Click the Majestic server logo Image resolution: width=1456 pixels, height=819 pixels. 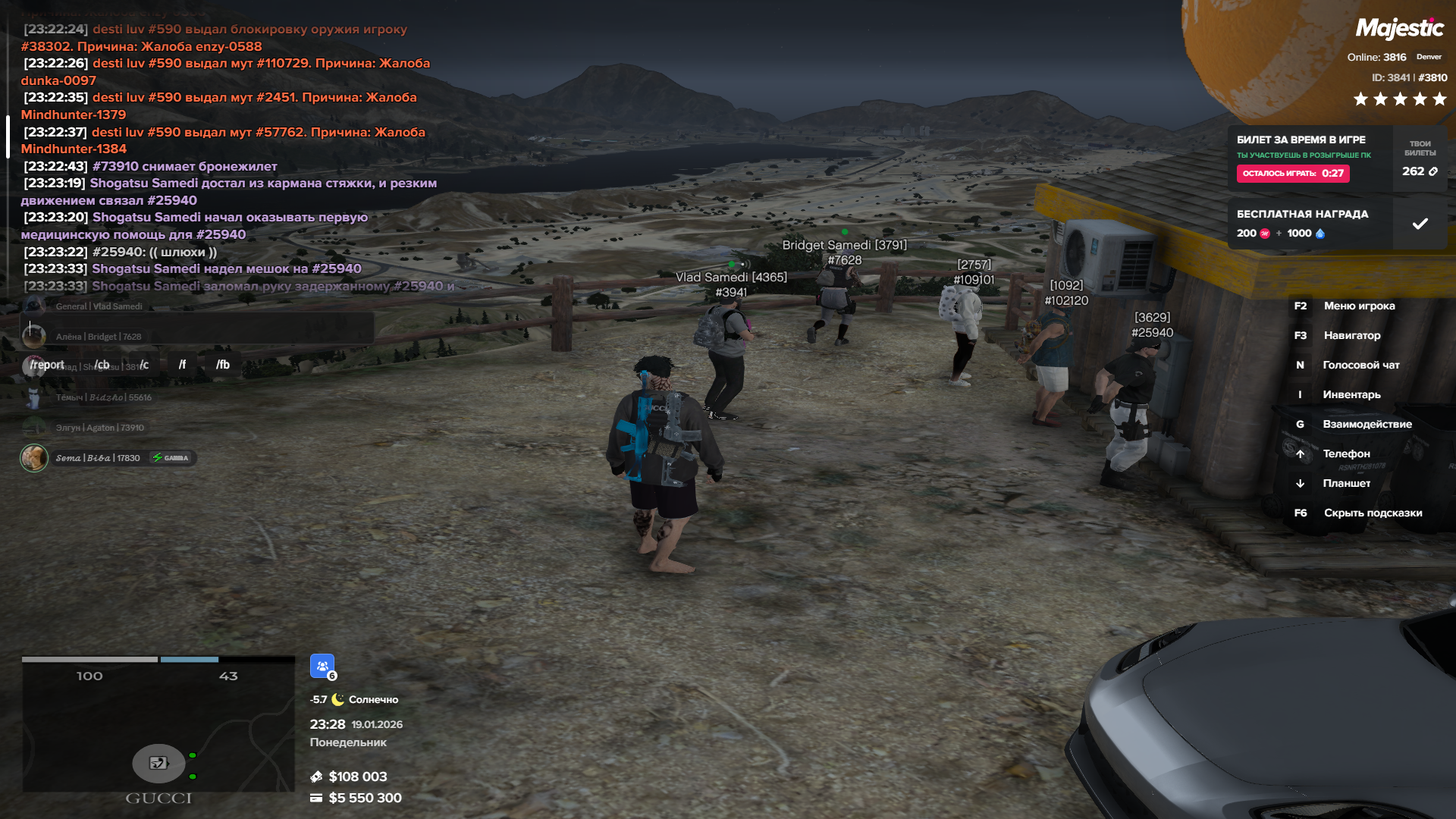click(1399, 29)
